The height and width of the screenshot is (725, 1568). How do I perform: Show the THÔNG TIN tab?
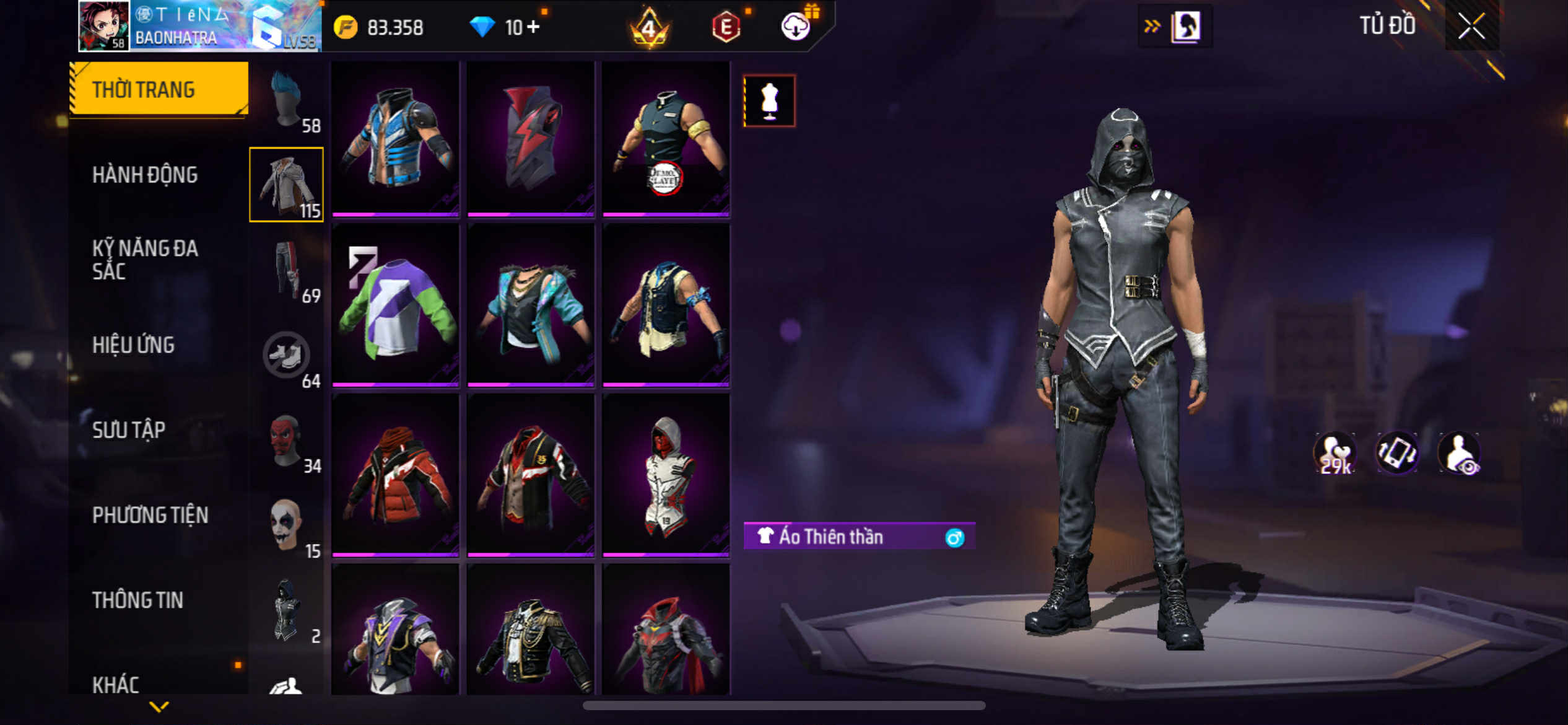(137, 600)
